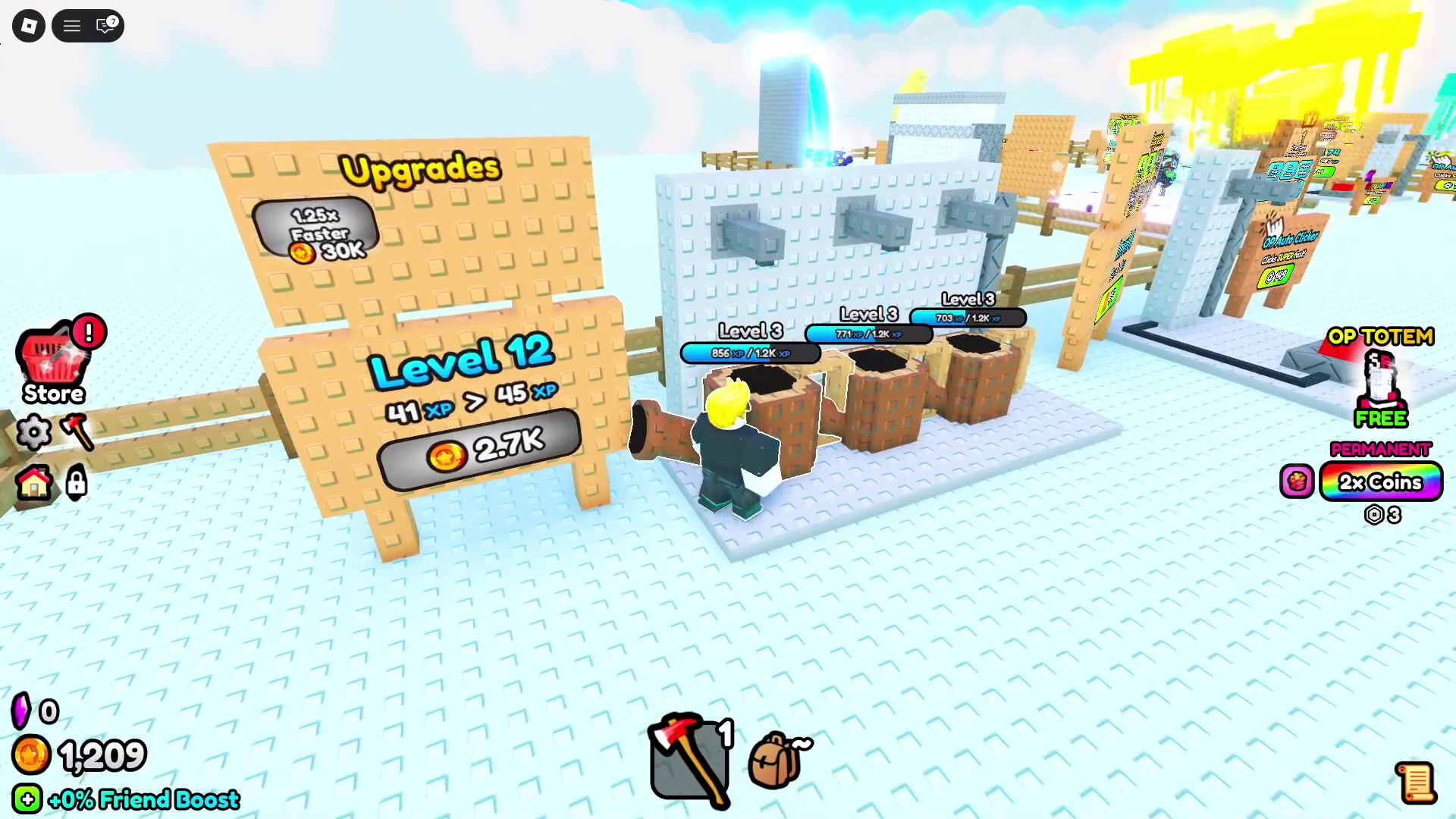The height and width of the screenshot is (819, 1456).
Task: Open the chat panel showing 7 notifications
Action: 104,25
